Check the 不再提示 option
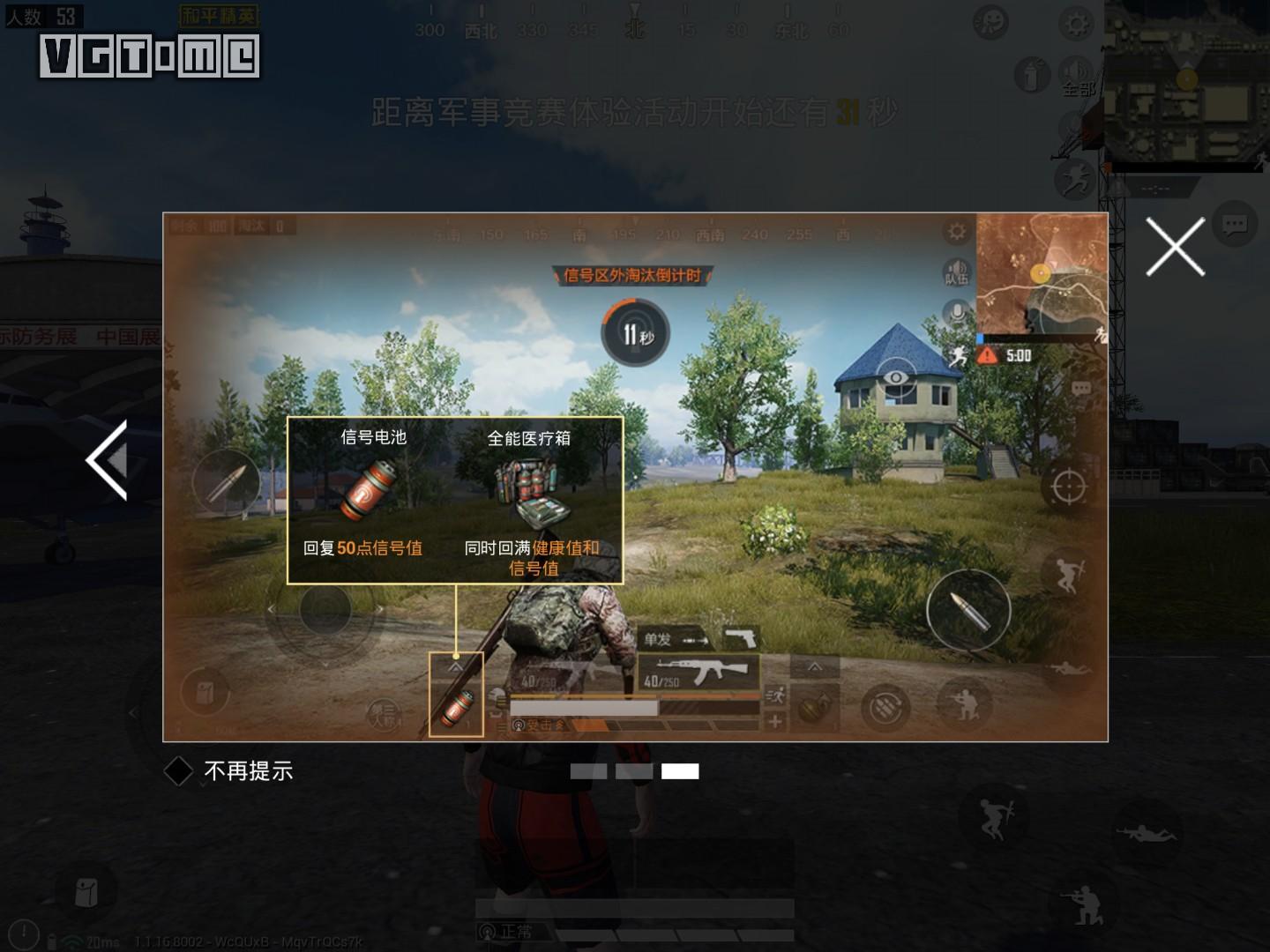 [x=180, y=771]
